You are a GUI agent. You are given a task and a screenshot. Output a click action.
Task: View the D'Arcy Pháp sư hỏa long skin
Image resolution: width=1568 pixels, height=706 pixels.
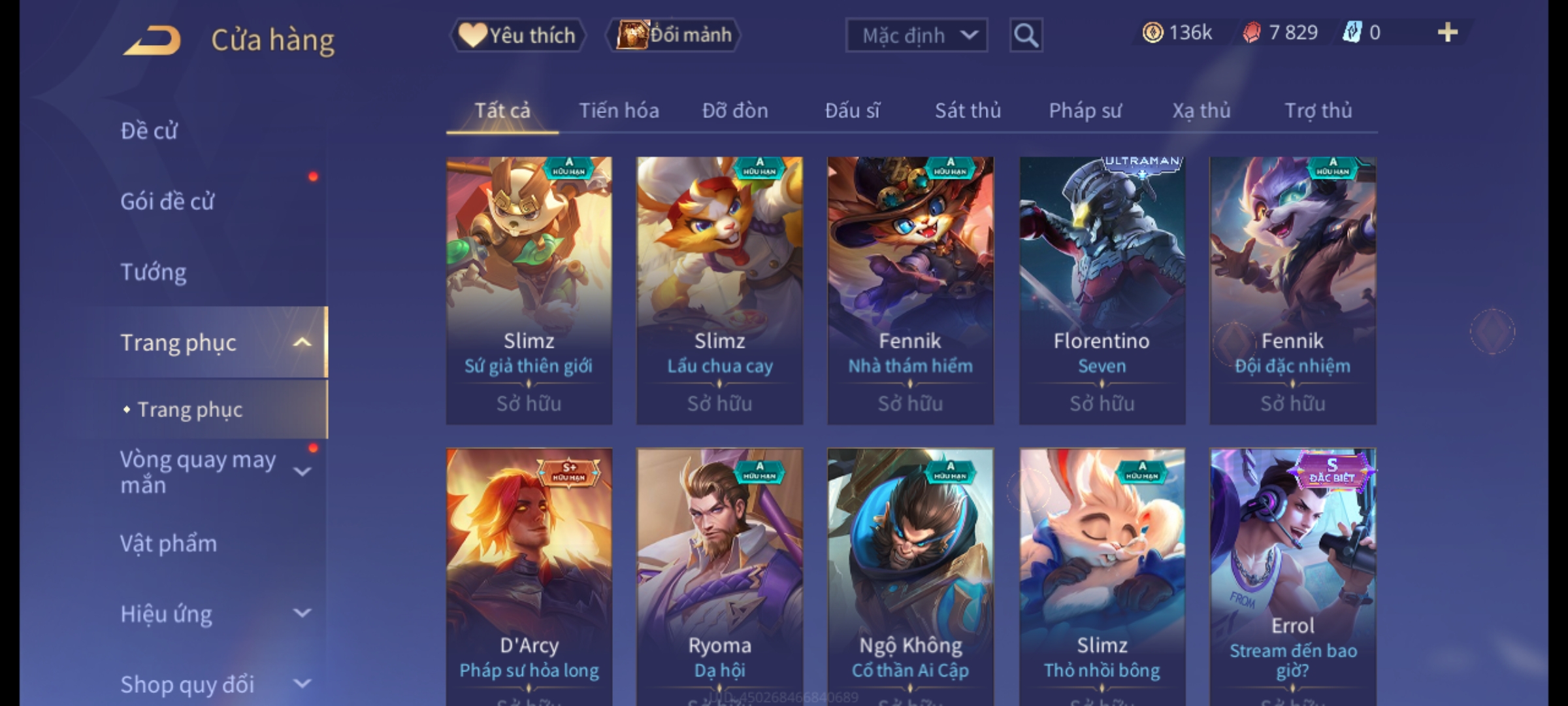coord(529,575)
